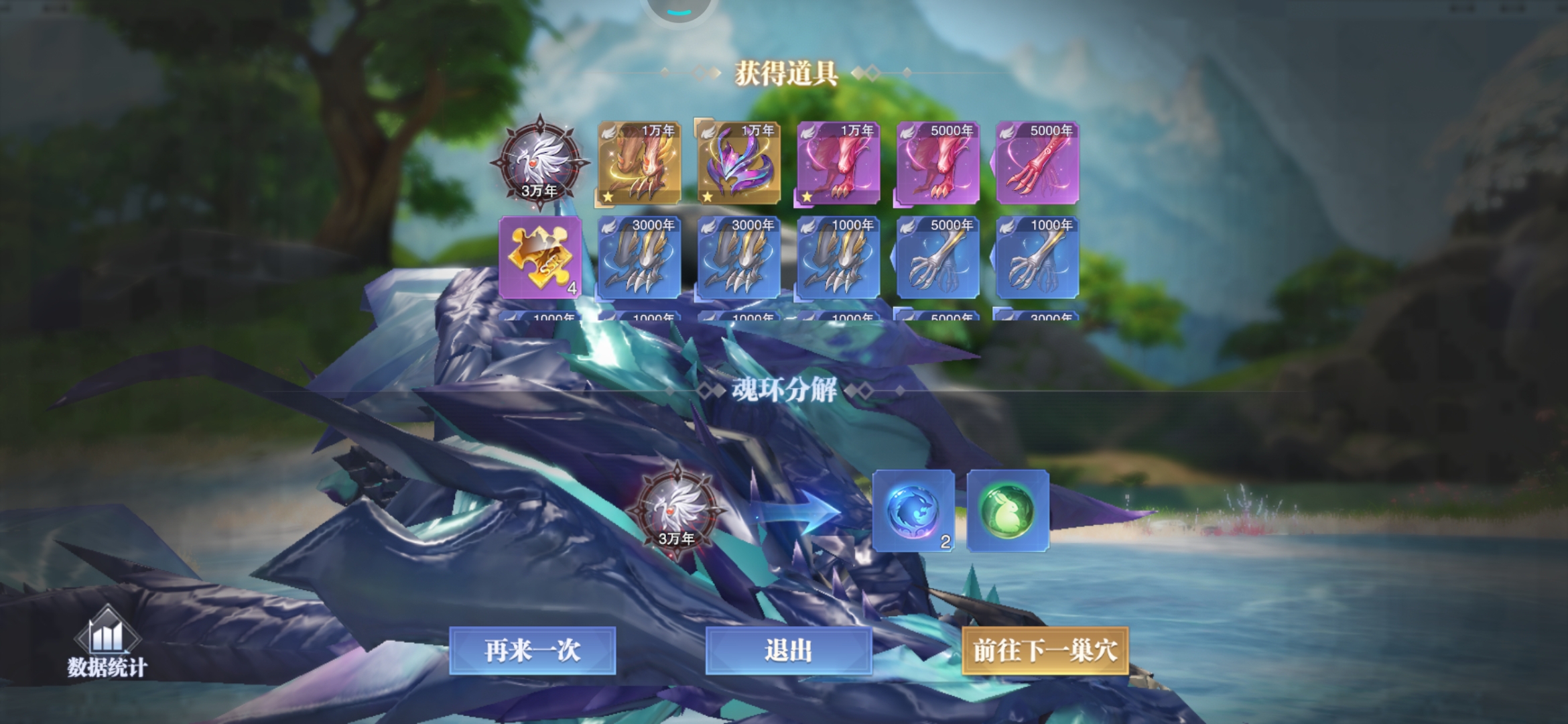Select the gold 1万年 claw soul bone
The height and width of the screenshot is (724, 1568).
(x=639, y=163)
